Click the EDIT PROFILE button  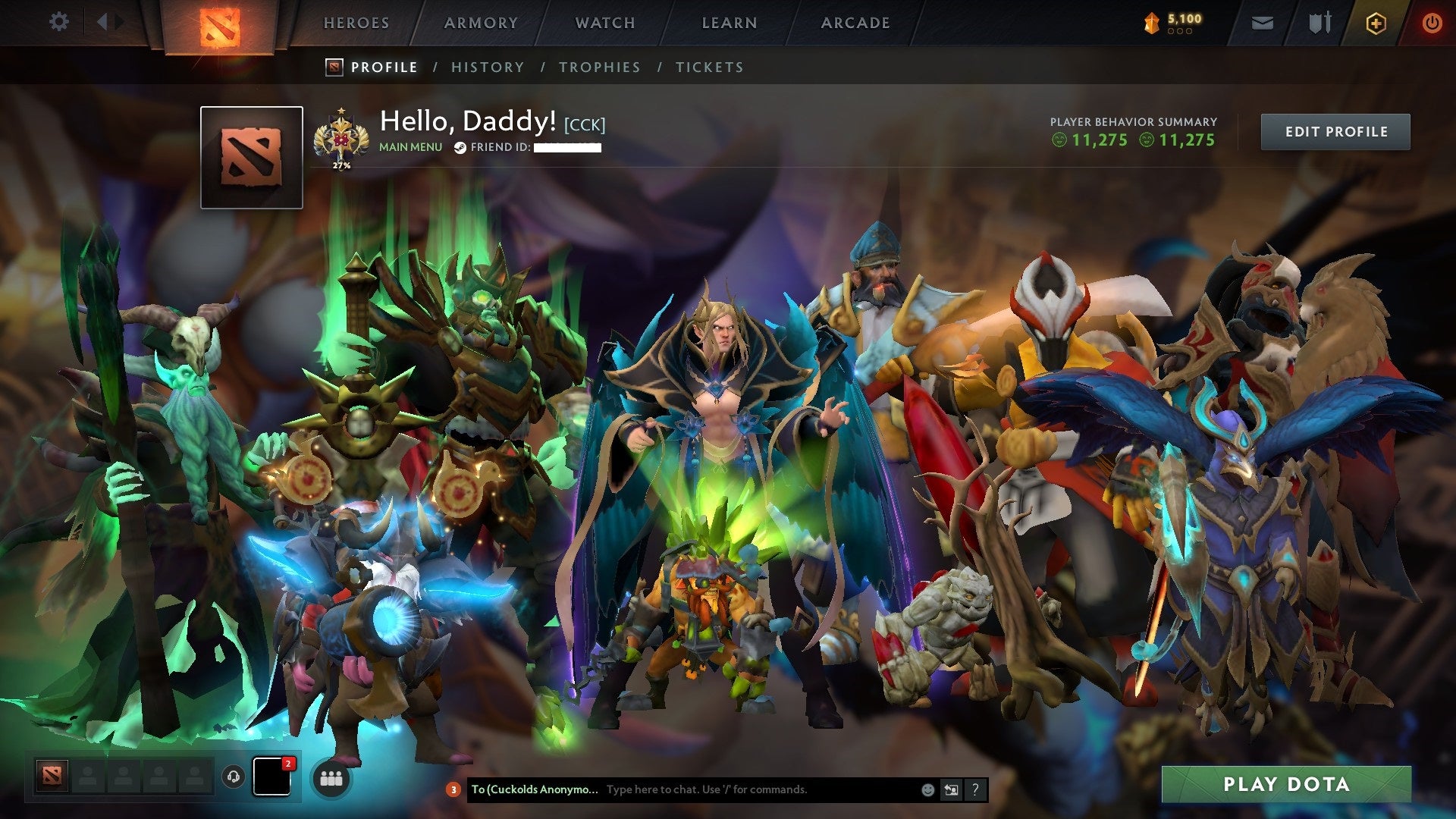1335,130
